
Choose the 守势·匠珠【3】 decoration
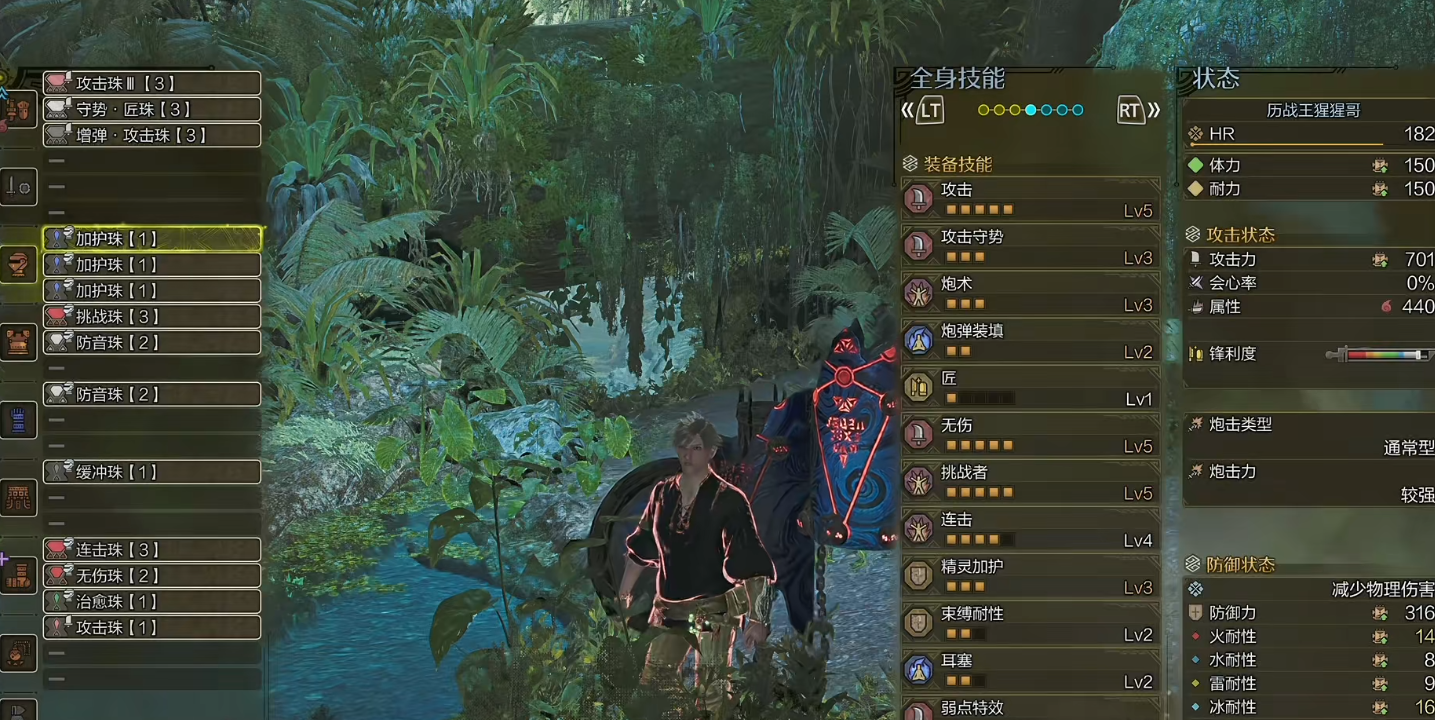click(152, 109)
